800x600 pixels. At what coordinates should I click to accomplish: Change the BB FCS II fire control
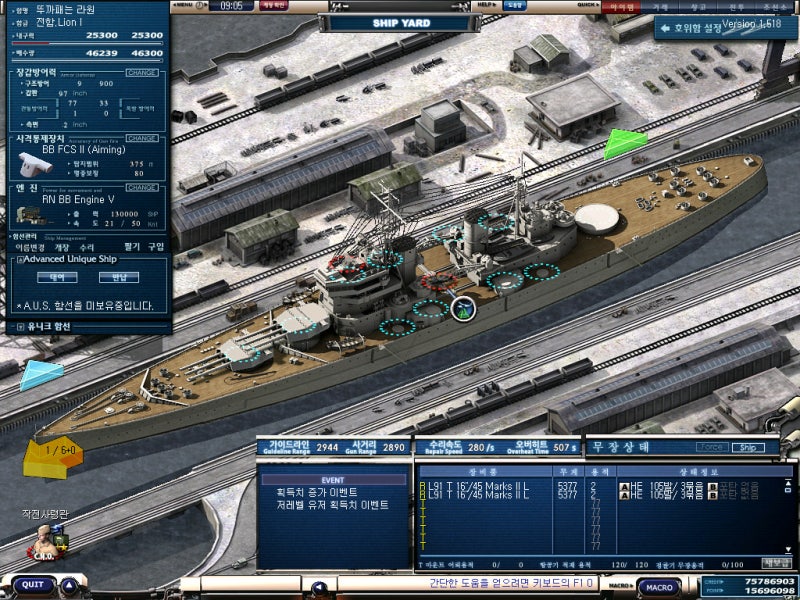[x=142, y=138]
